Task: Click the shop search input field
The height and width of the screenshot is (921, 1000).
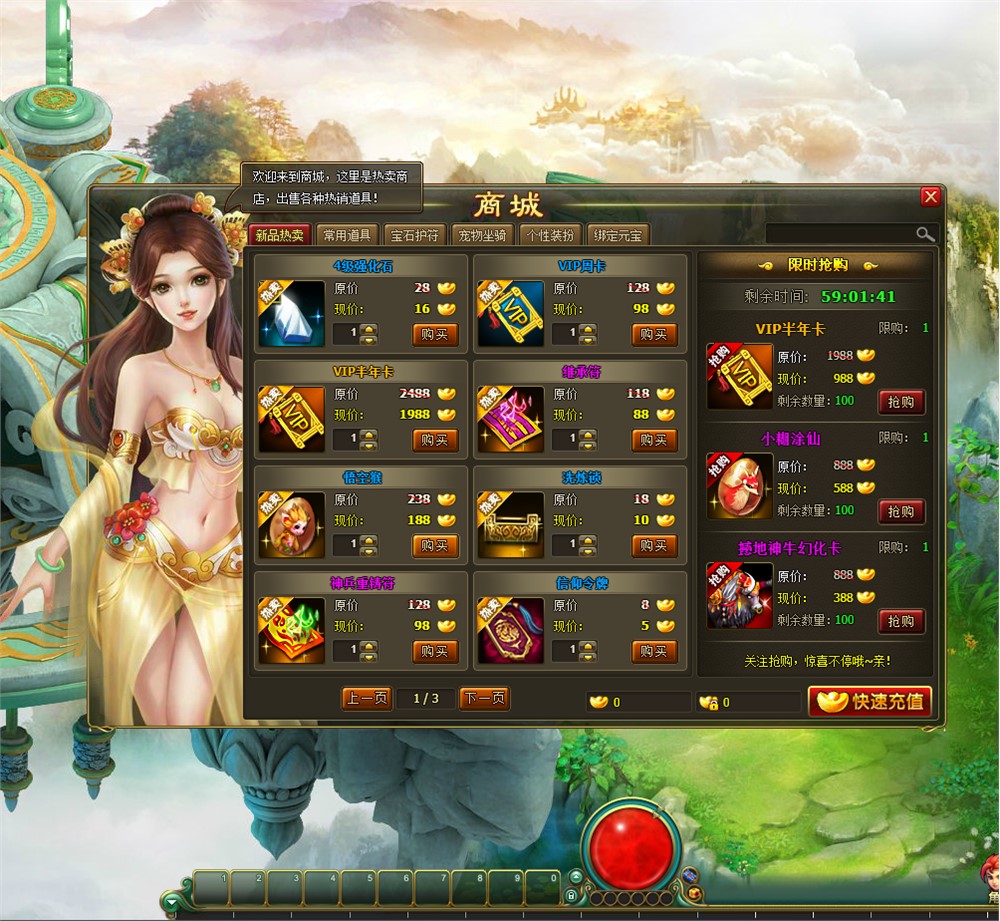Action: (840, 234)
